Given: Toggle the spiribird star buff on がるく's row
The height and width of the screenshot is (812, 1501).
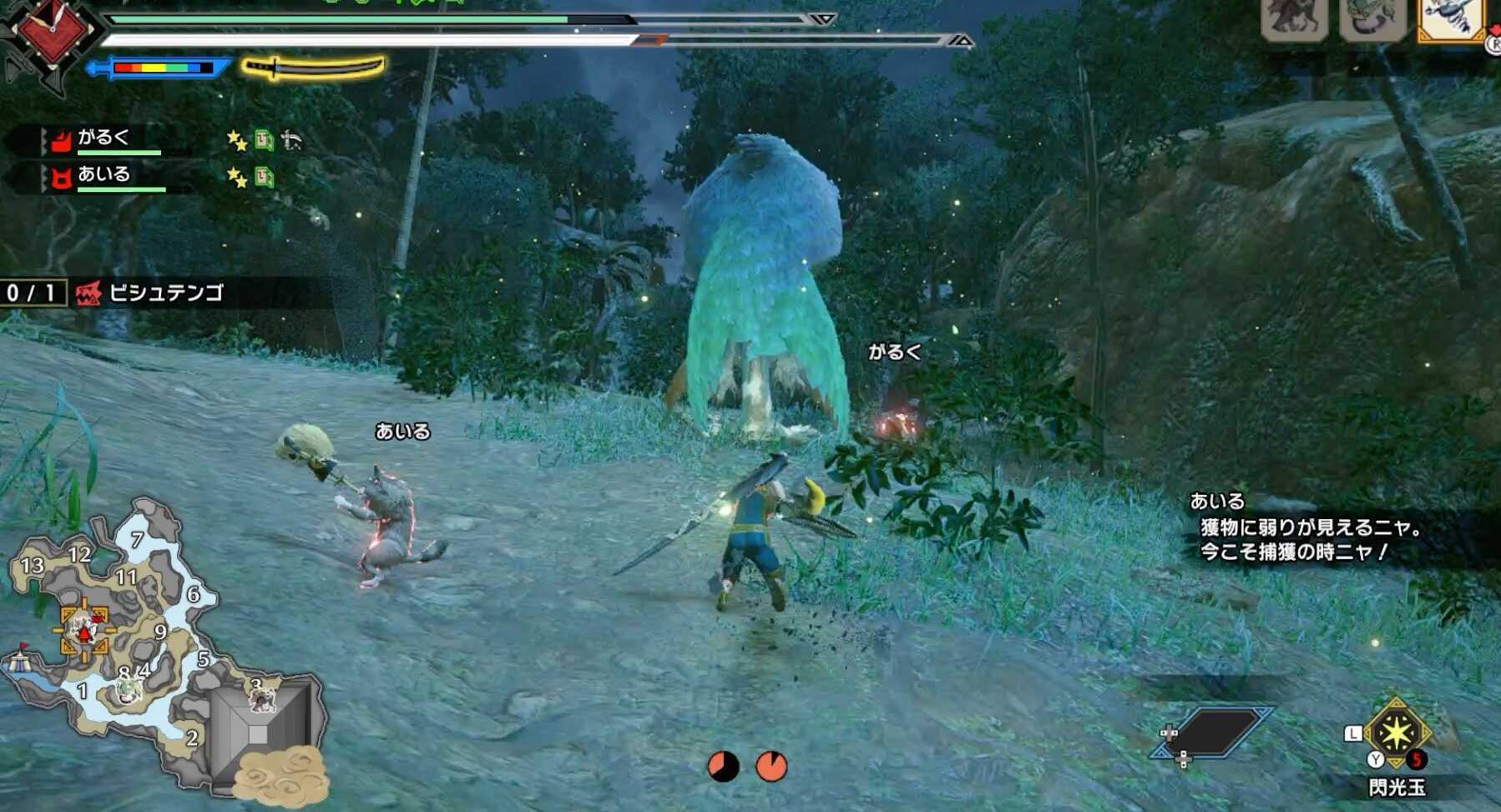Looking at the screenshot, I should click(x=238, y=140).
